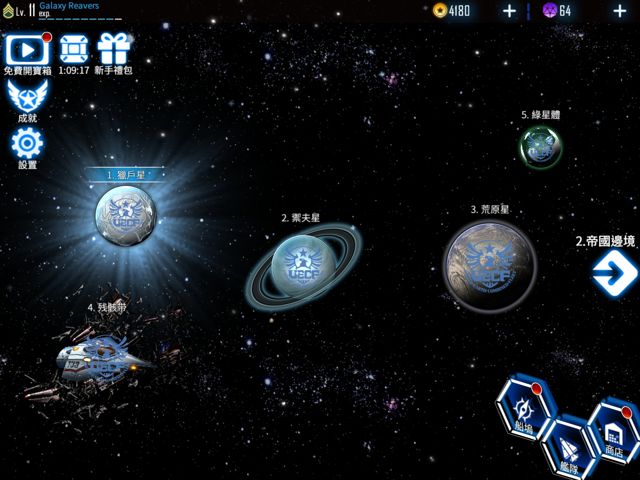
Task: Add more gold coins with the plus button
Action: tap(509, 11)
